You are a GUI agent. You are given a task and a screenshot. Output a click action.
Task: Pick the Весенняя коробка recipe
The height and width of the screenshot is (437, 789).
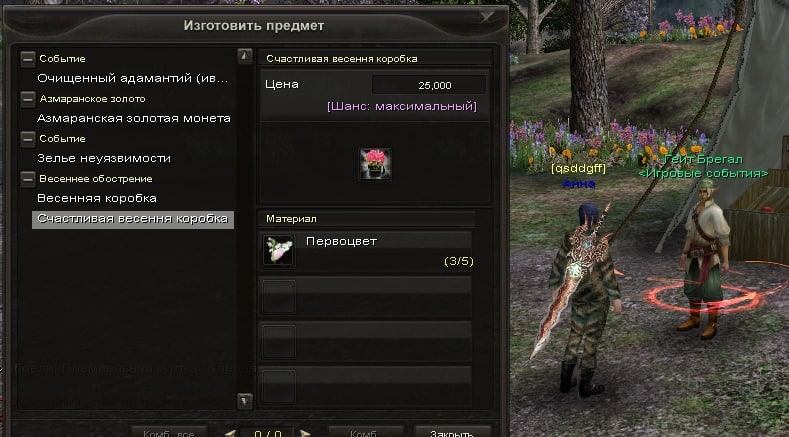tap(97, 198)
